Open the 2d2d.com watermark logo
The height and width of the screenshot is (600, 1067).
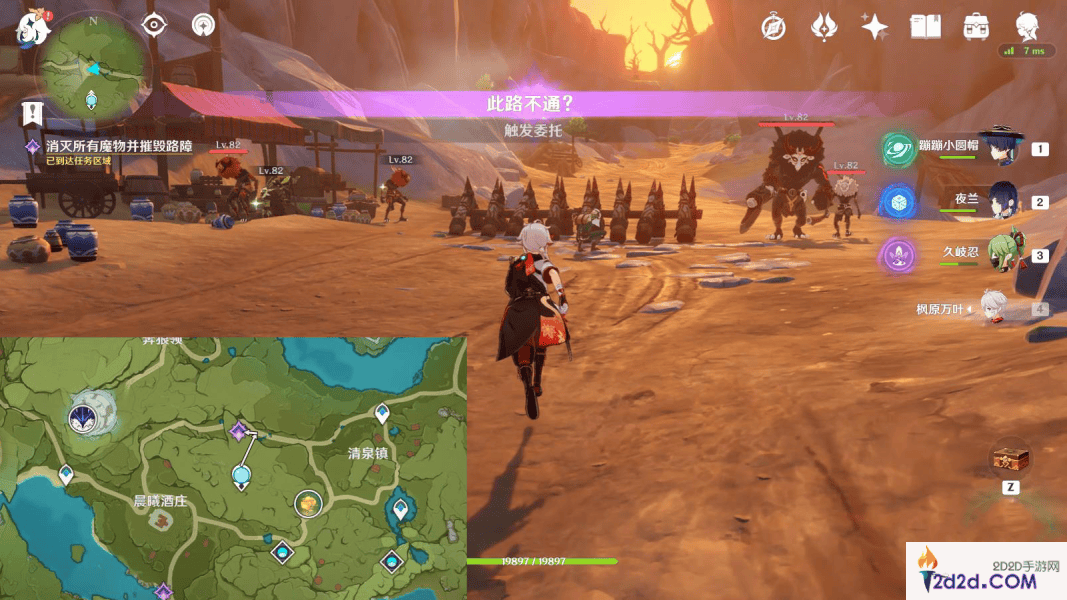(x=985, y=573)
